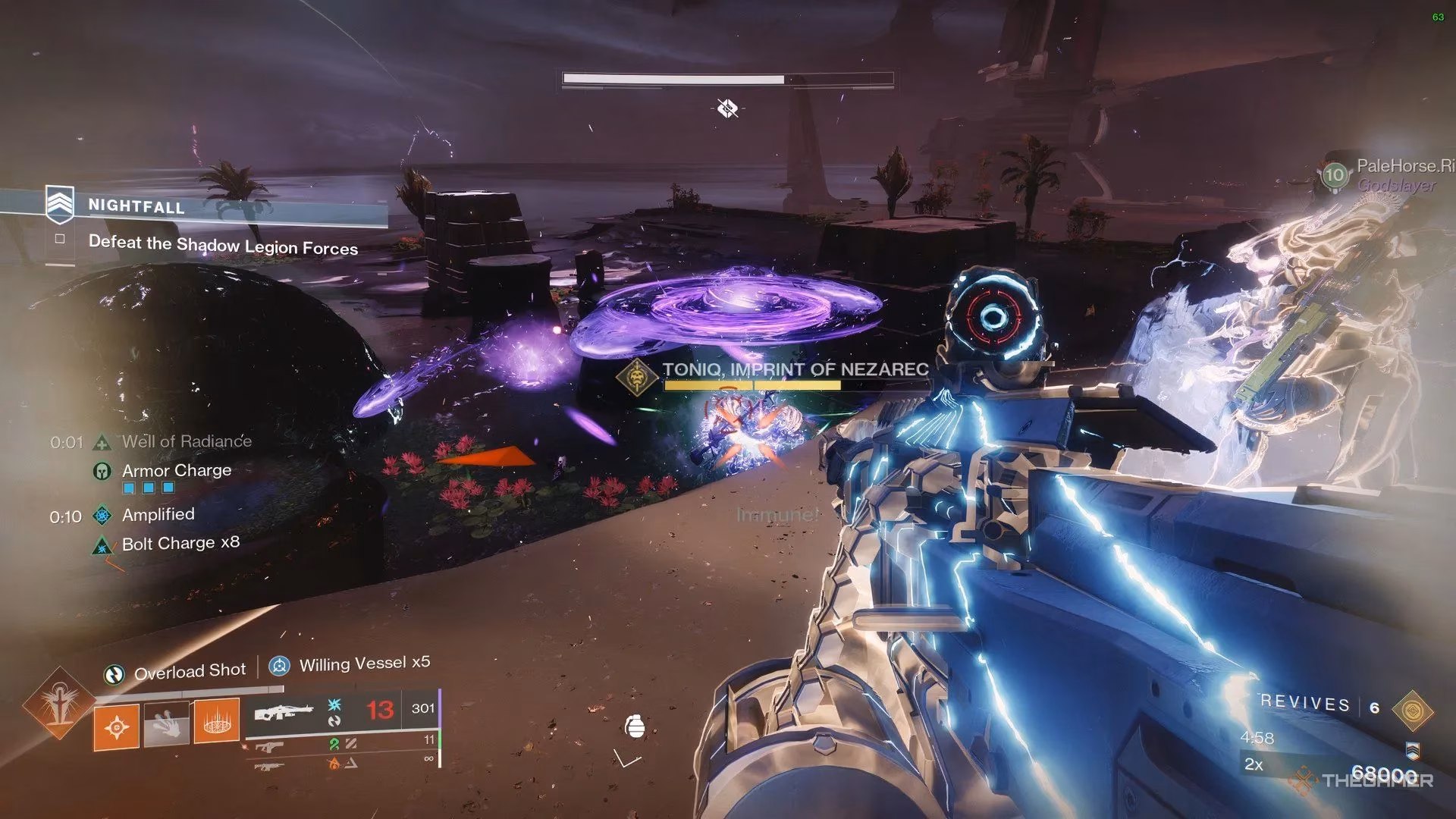Screen dimensions: 1456x819
Task: Click the melee hand ability icon
Action: (166, 723)
